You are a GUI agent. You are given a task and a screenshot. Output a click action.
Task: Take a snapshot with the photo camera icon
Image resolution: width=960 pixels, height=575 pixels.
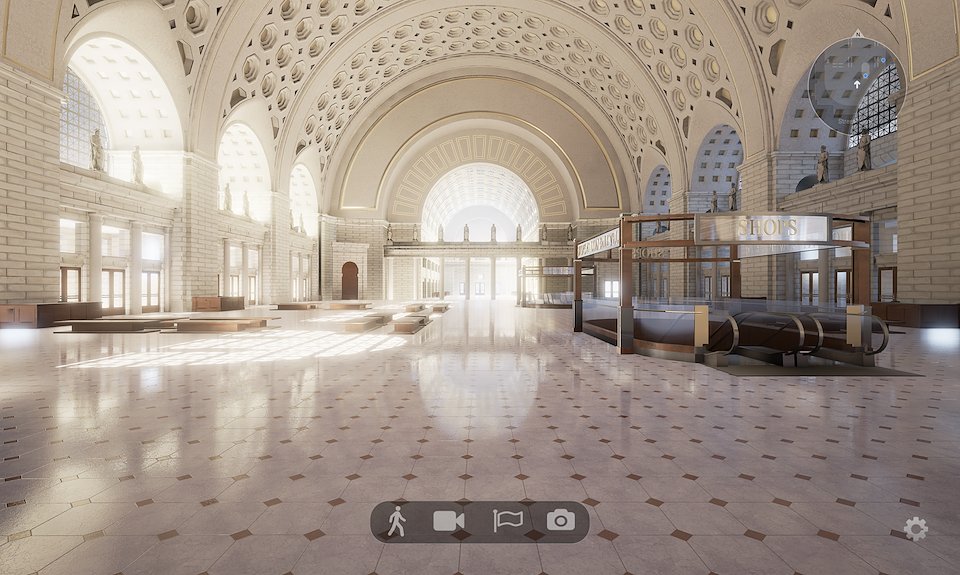click(x=561, y=521)
